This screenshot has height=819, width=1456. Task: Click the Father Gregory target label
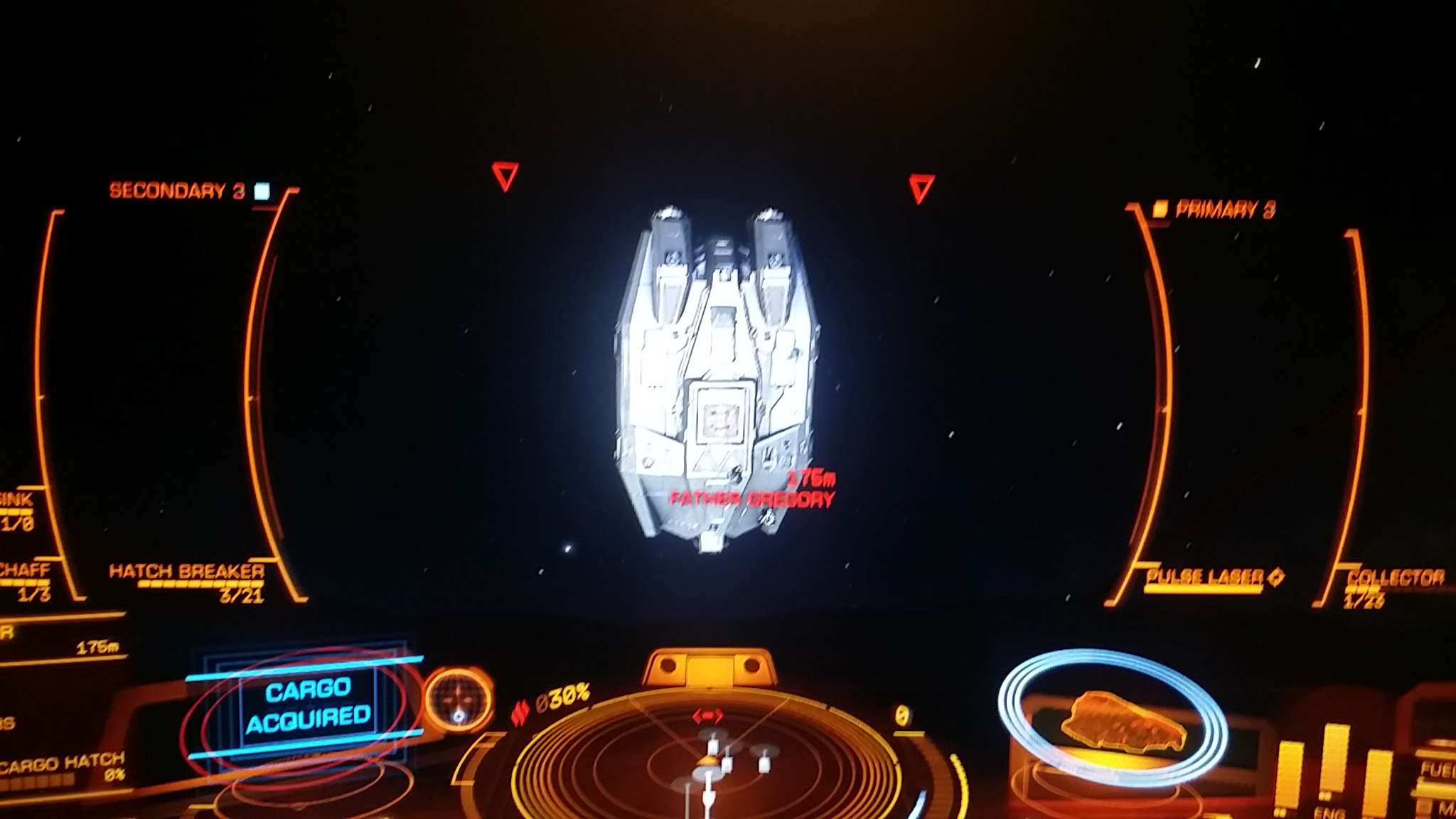751,498
